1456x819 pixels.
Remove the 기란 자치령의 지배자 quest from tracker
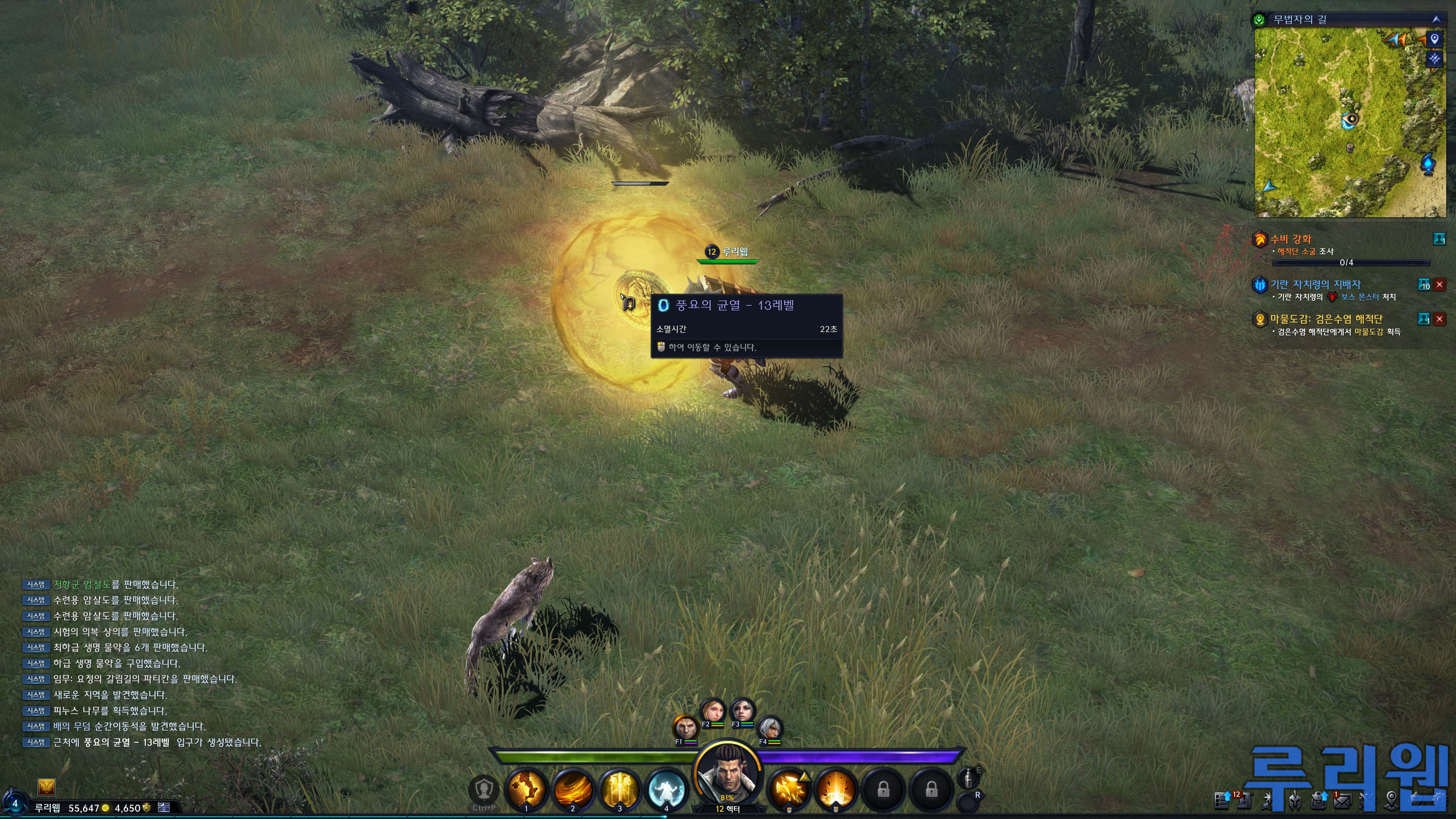click(x=1440, y=285)
